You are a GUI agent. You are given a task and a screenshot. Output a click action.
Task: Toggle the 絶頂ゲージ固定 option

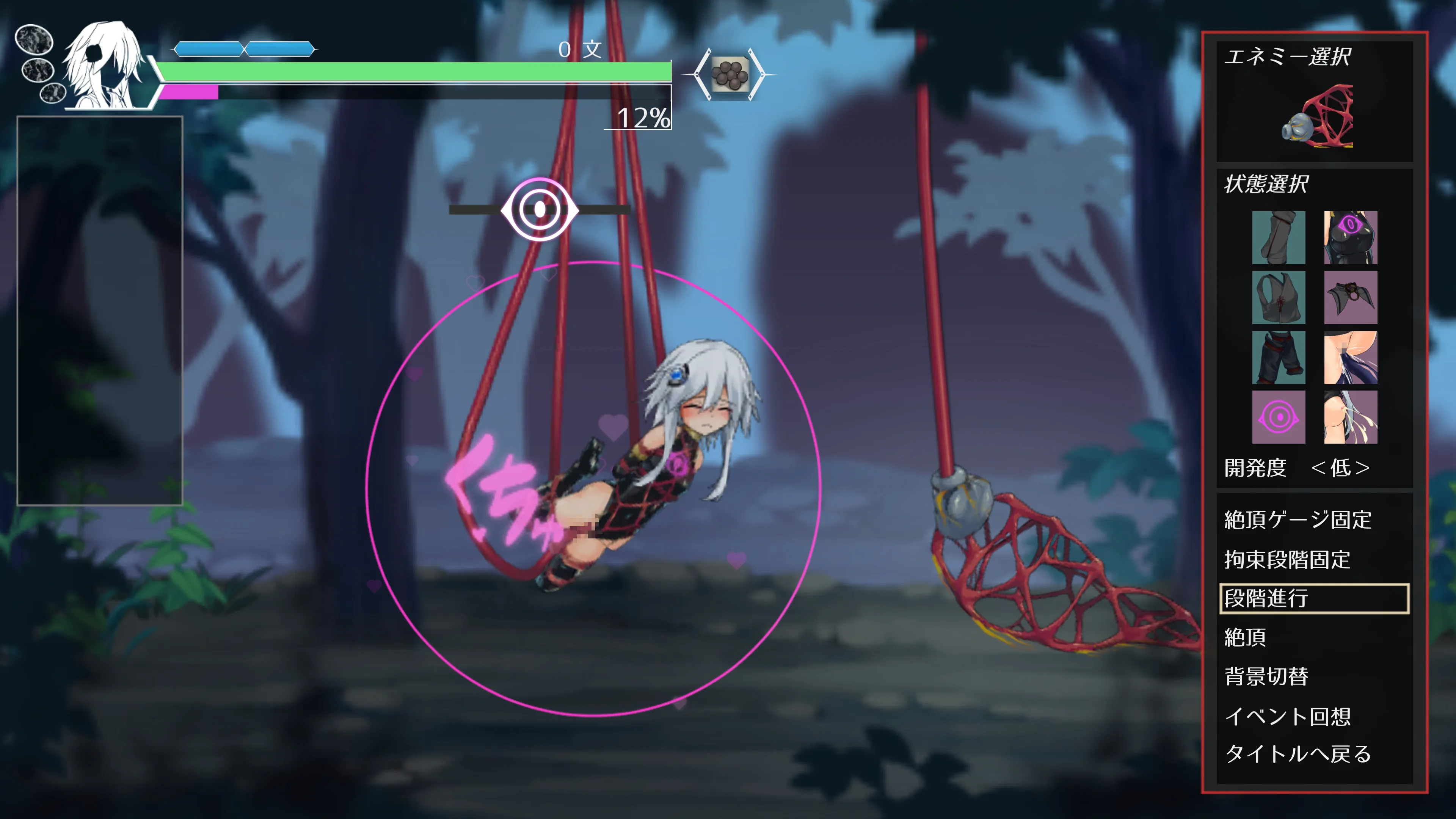(1298, 520)
